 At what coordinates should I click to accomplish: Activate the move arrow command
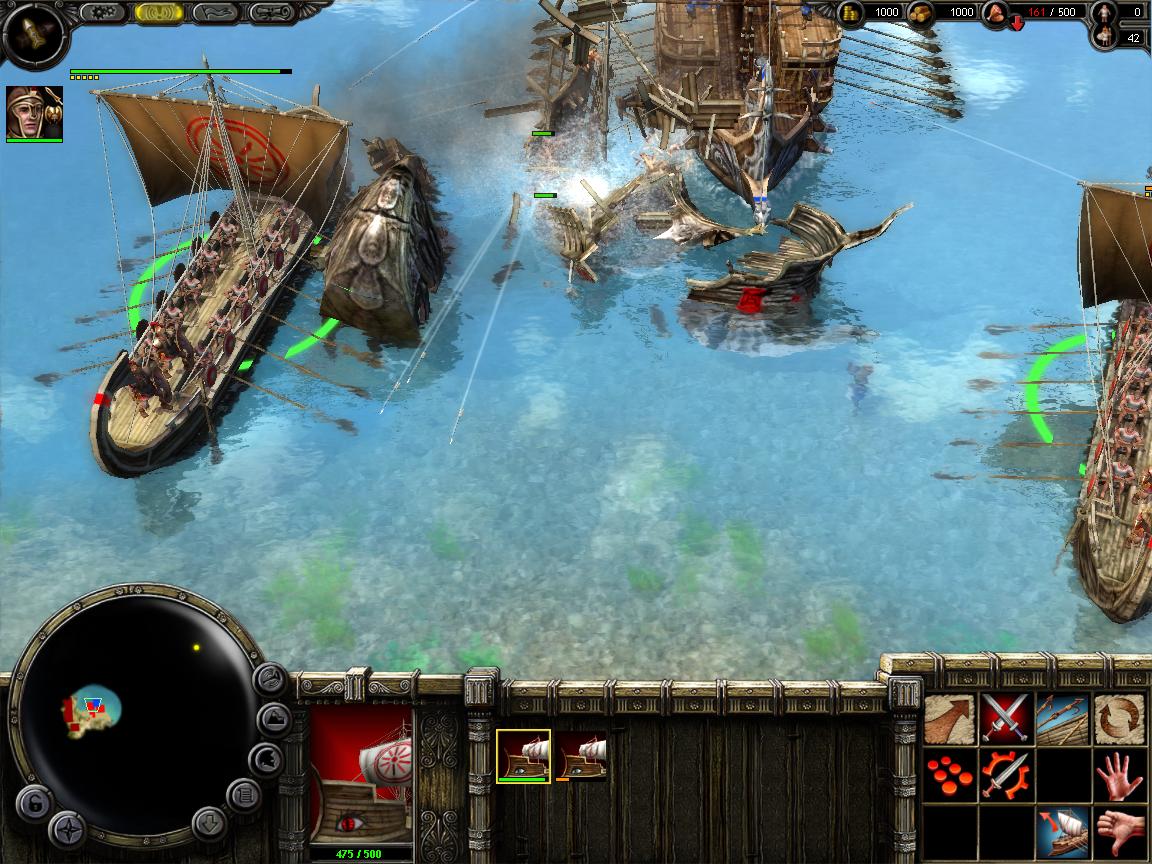[x=949, y=719]
